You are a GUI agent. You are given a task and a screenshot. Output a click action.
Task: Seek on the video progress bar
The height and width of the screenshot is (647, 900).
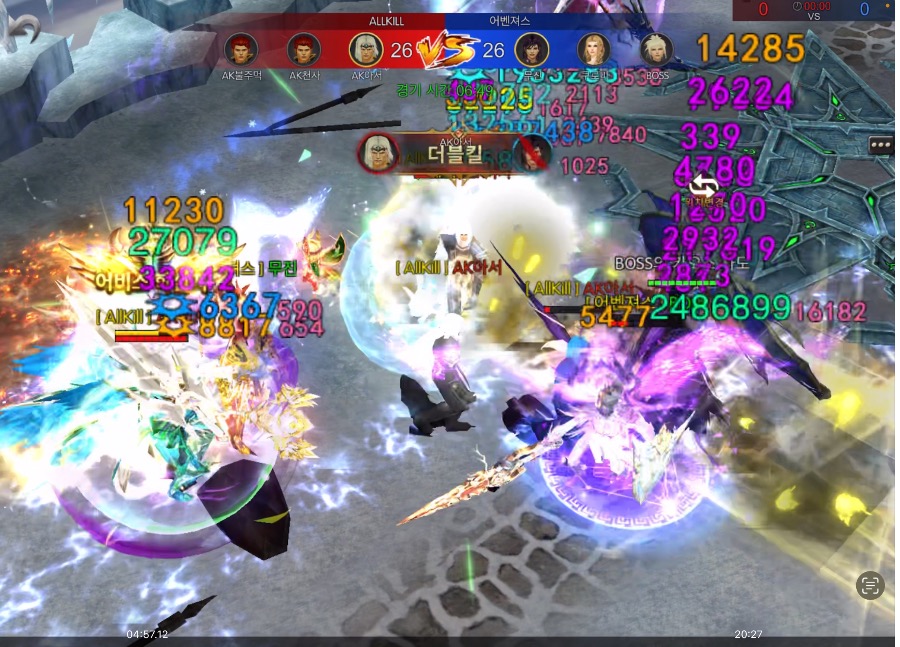(450, 642)
